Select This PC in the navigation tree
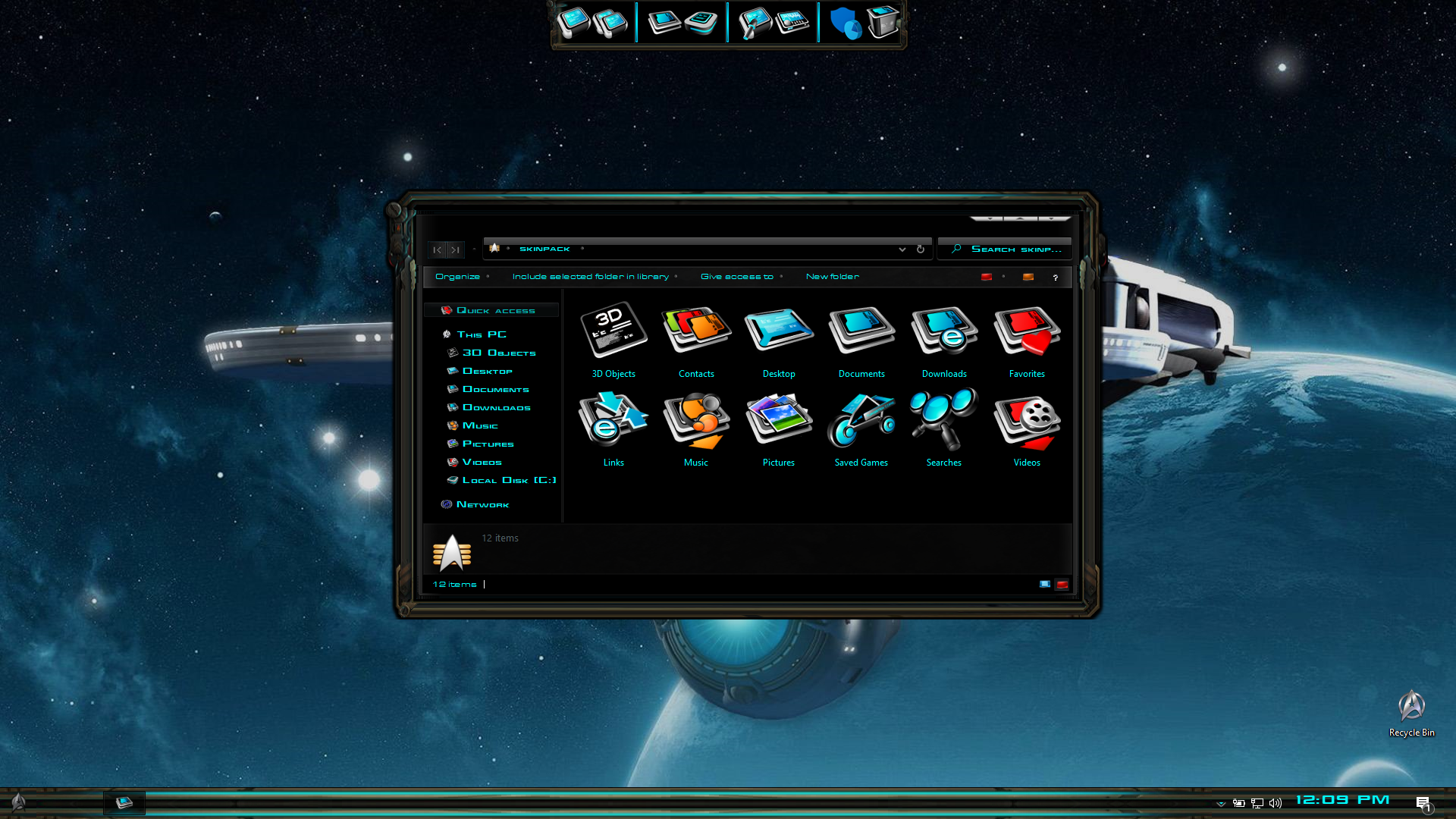This screenshot has width=1456, height=819. 482,334
